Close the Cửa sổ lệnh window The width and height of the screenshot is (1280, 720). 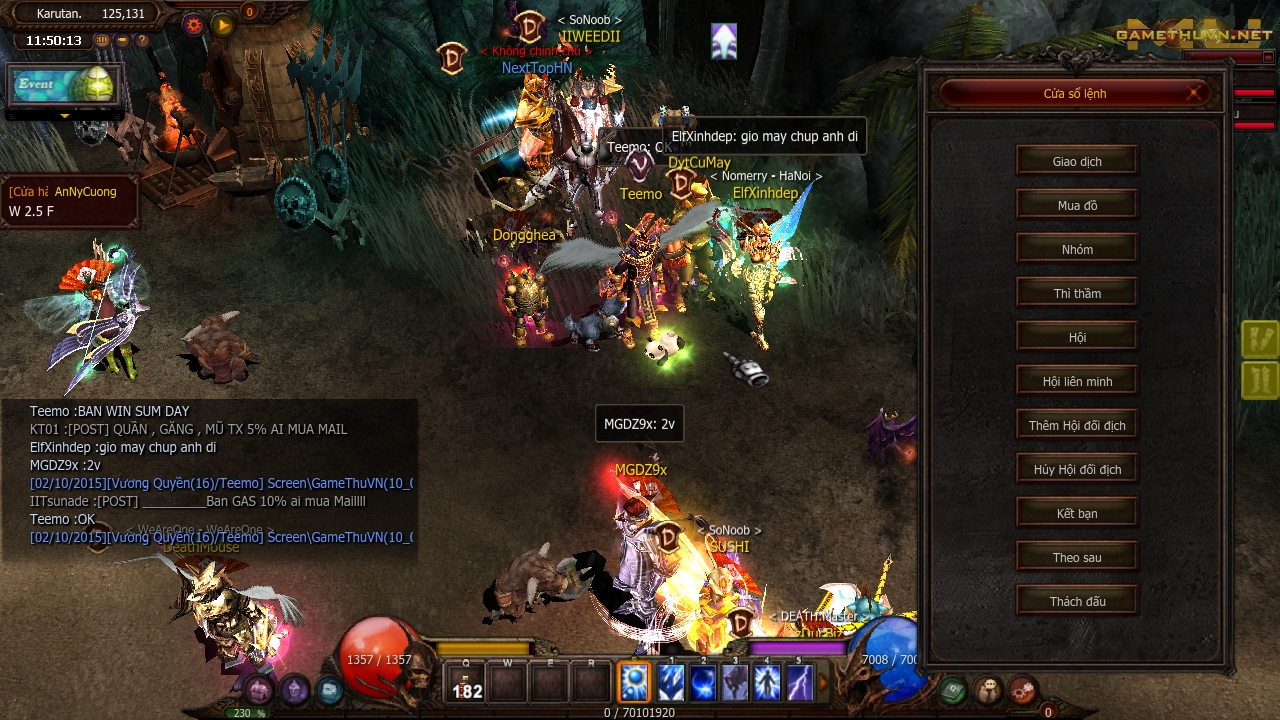tap(1193, 92)
